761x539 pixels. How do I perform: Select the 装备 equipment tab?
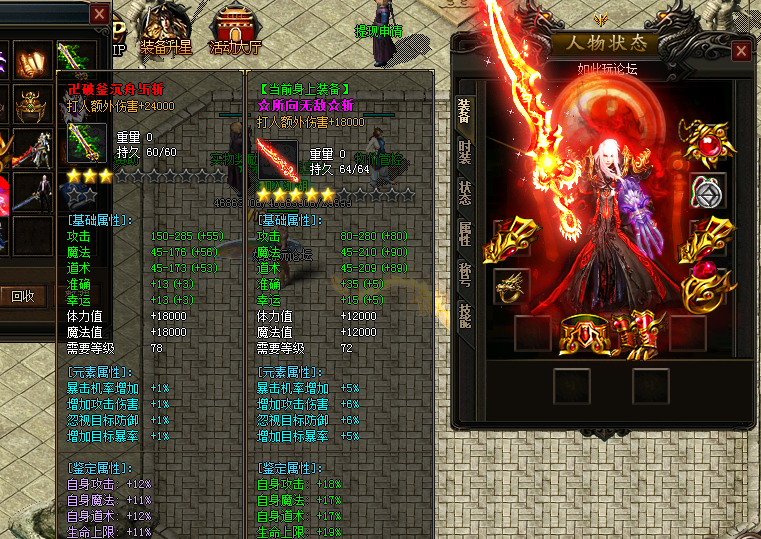point(465,110)
